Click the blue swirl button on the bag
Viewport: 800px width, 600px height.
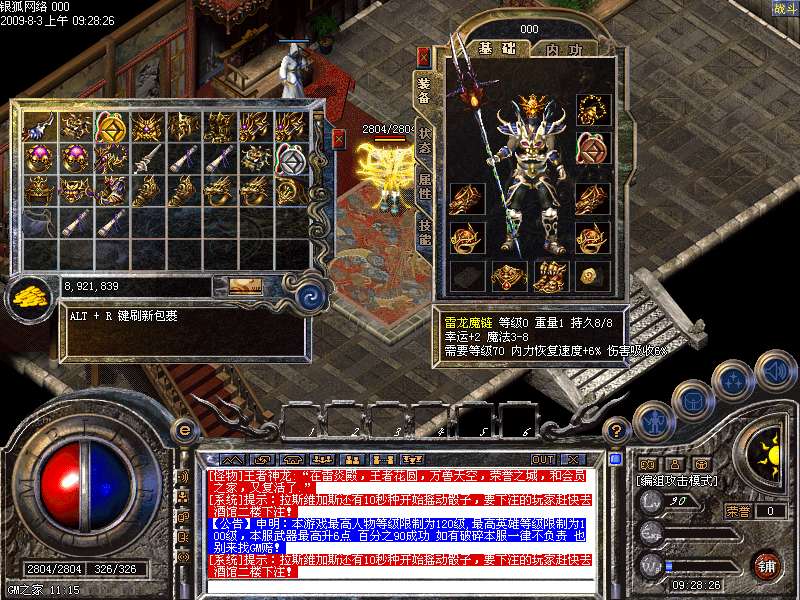click(312, 294)
